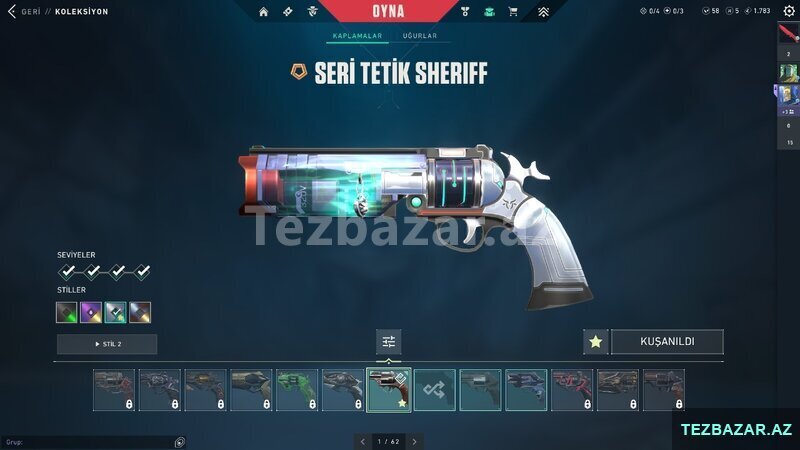Screen dimensions: 800x450
Task: Toggle the favorite star button
Action: coord(596,342)
